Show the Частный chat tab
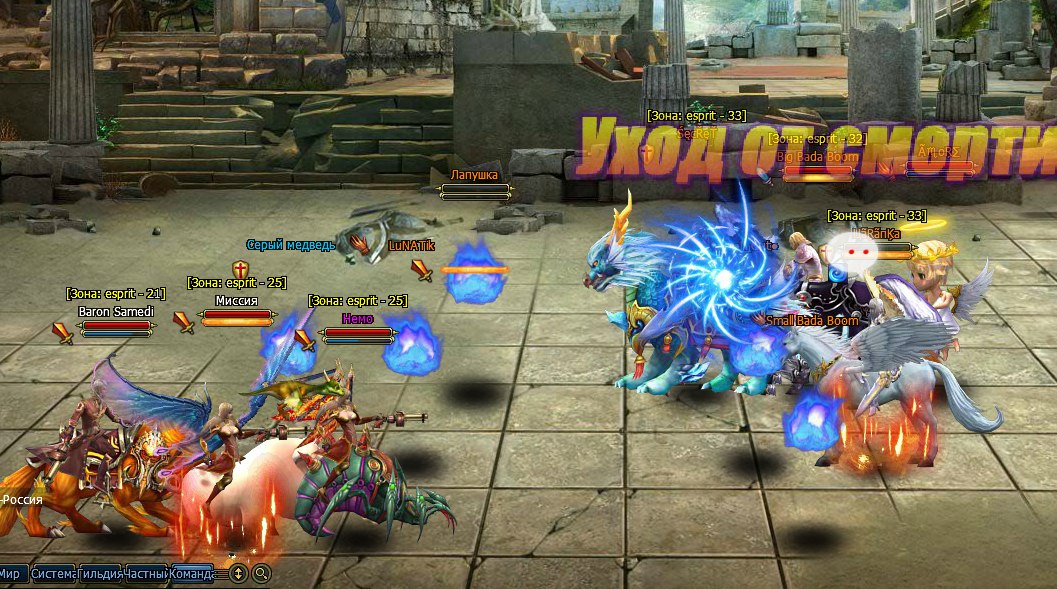The height and width of the screenshot is (589, 1057). point(146,574)
